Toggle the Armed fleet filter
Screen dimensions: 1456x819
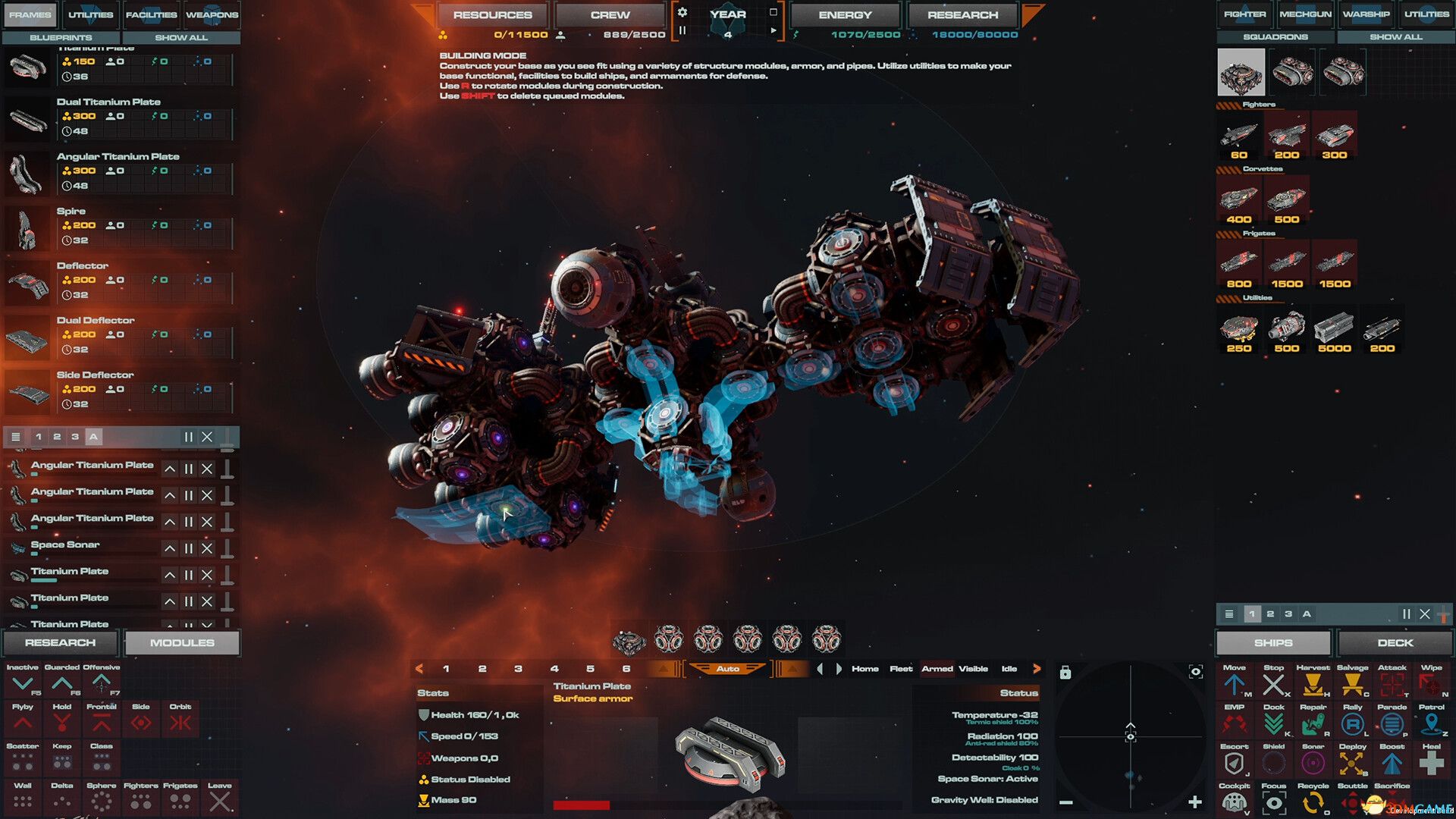(937, 669)
